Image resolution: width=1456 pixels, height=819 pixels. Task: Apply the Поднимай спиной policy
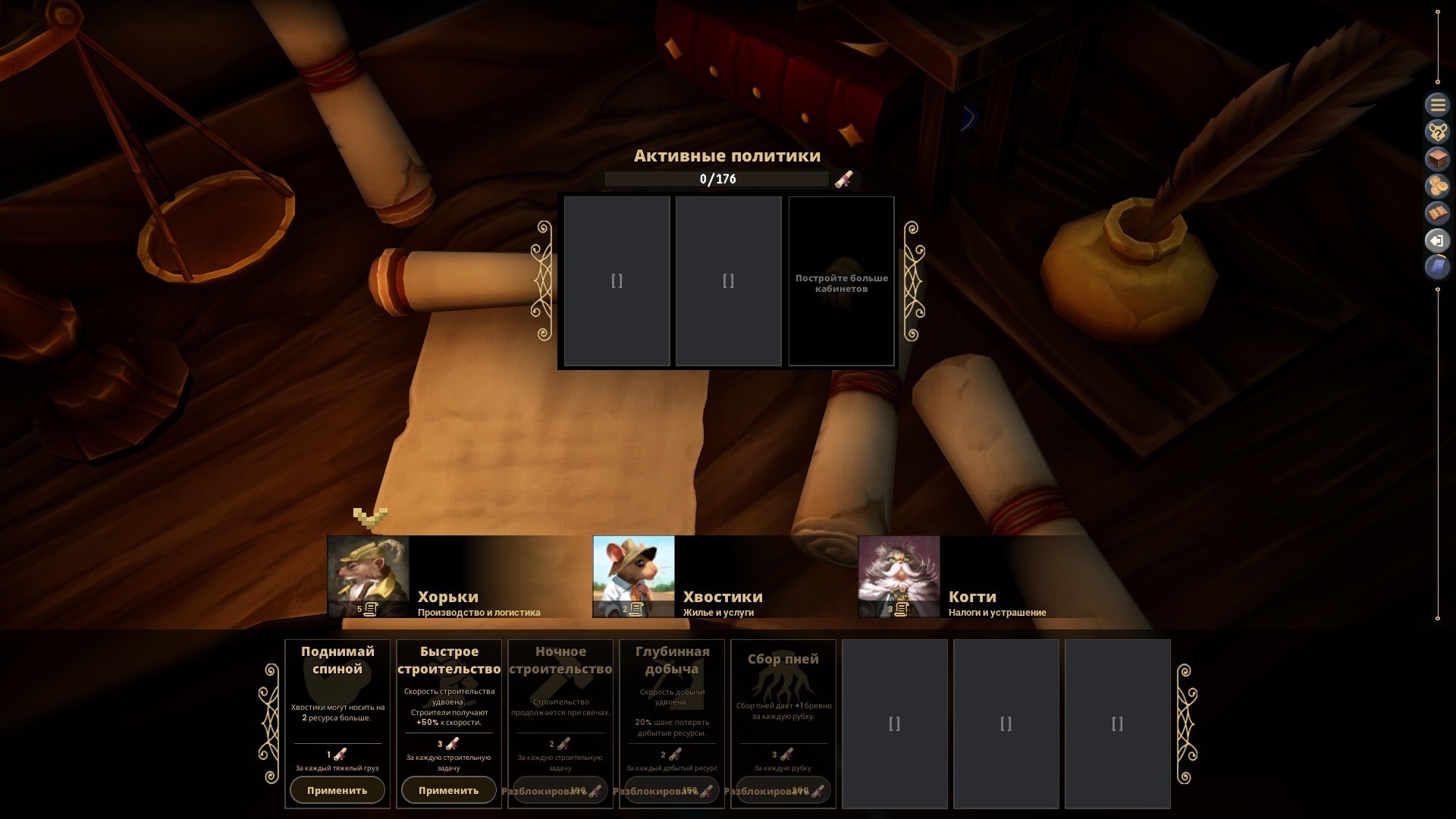tap(337, 790)
